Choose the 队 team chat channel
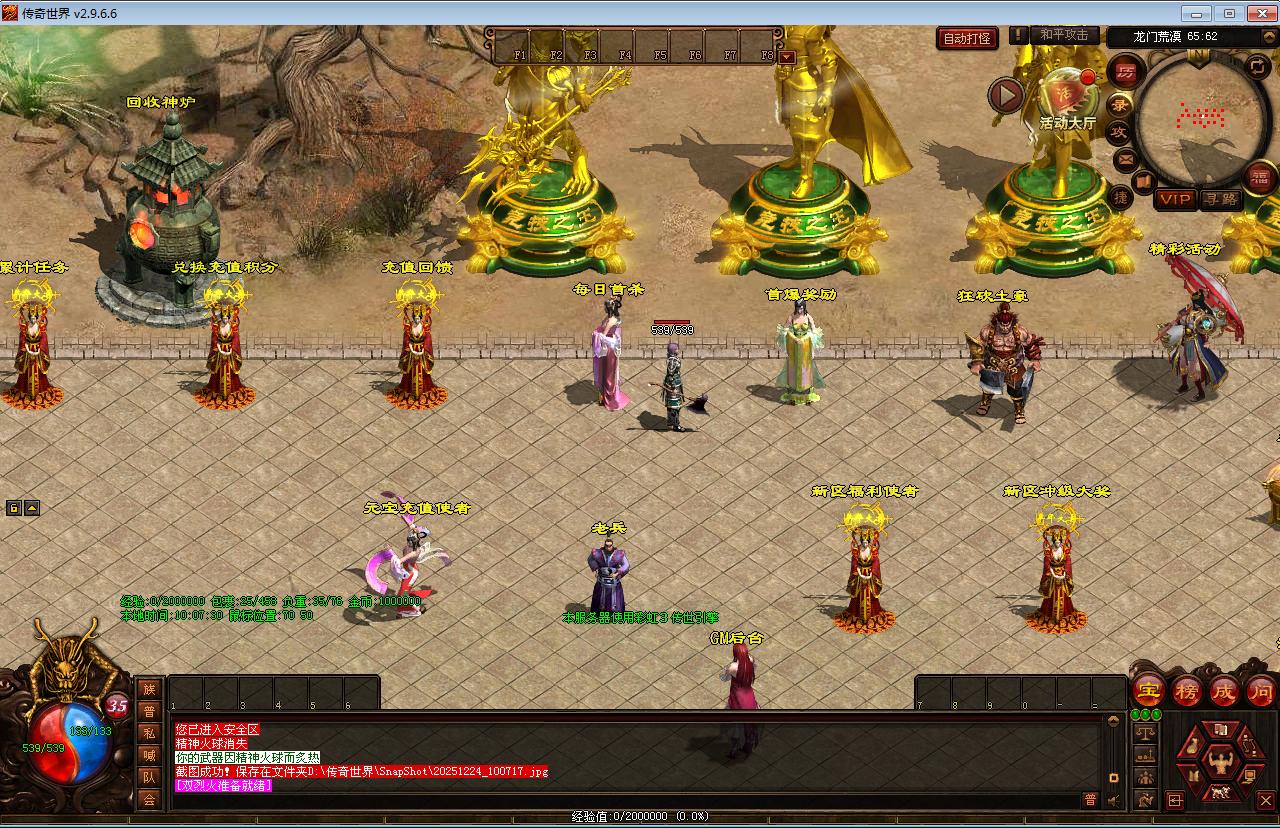 [149, 777]
